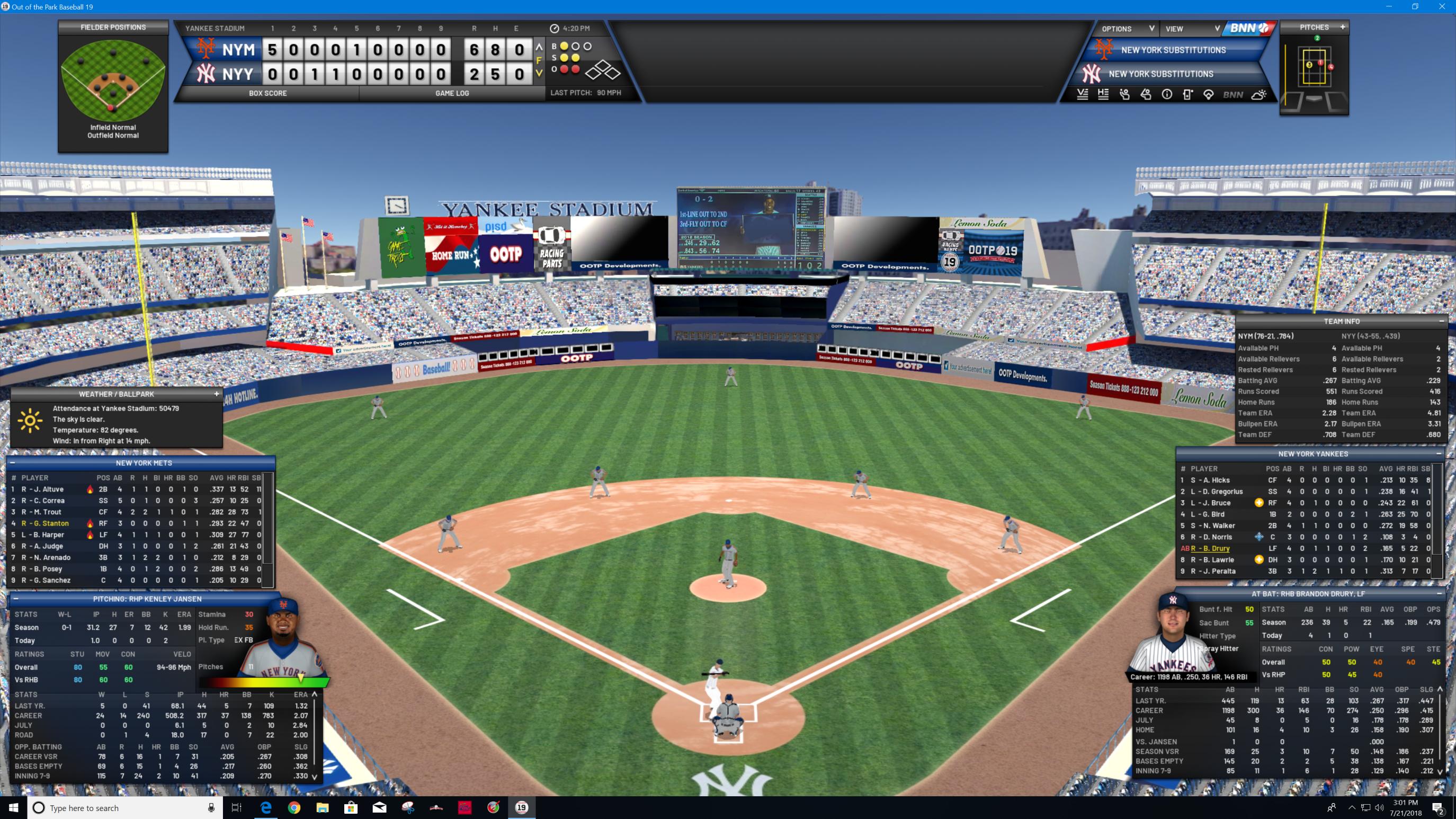Image resolution: width=1456 pixels, height=819 pixels.
Task: Collapse the Kenley Jansen pitching panel
Action: tap(16, 599)
